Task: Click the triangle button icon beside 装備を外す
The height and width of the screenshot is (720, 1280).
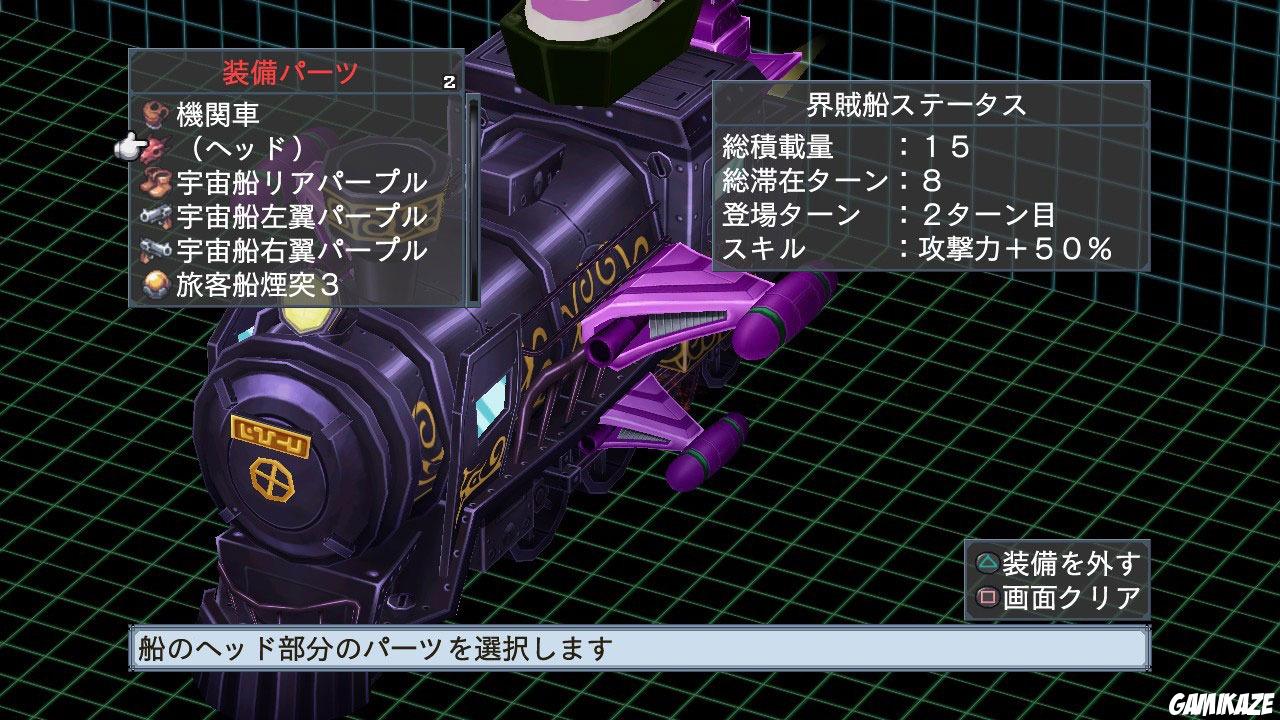Action: click(x=986, y=563)
